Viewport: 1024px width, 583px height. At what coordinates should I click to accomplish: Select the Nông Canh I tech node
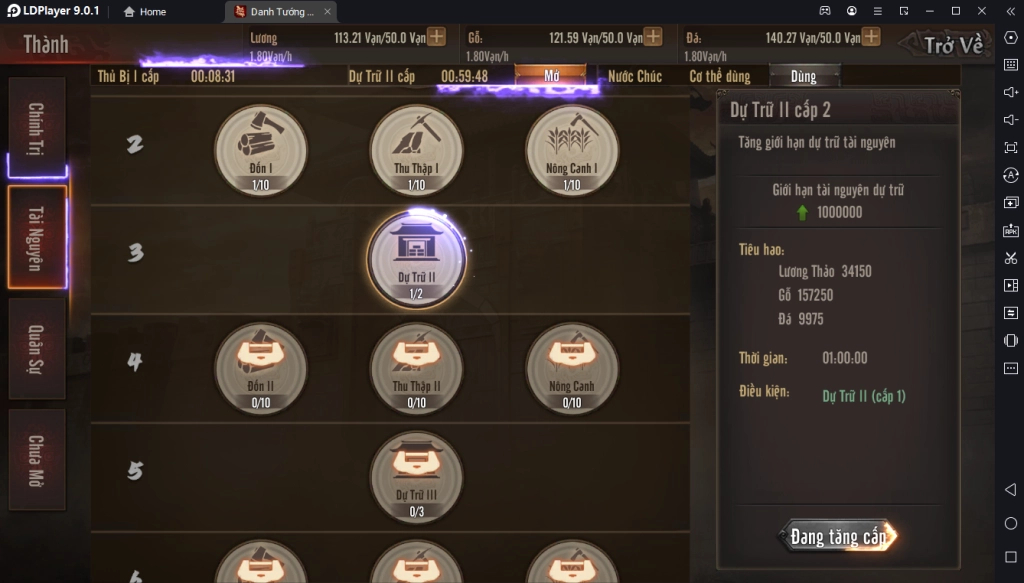point(572,151)
